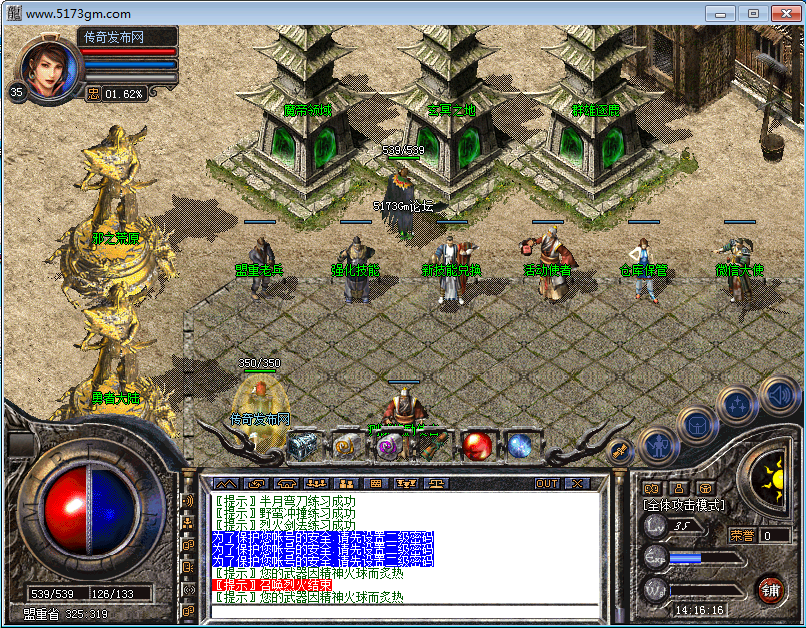The height and width of the screenshot is (628, 806).
Task: Click the small crossed-swords button near chat
Action: click(x=620, y=452)
